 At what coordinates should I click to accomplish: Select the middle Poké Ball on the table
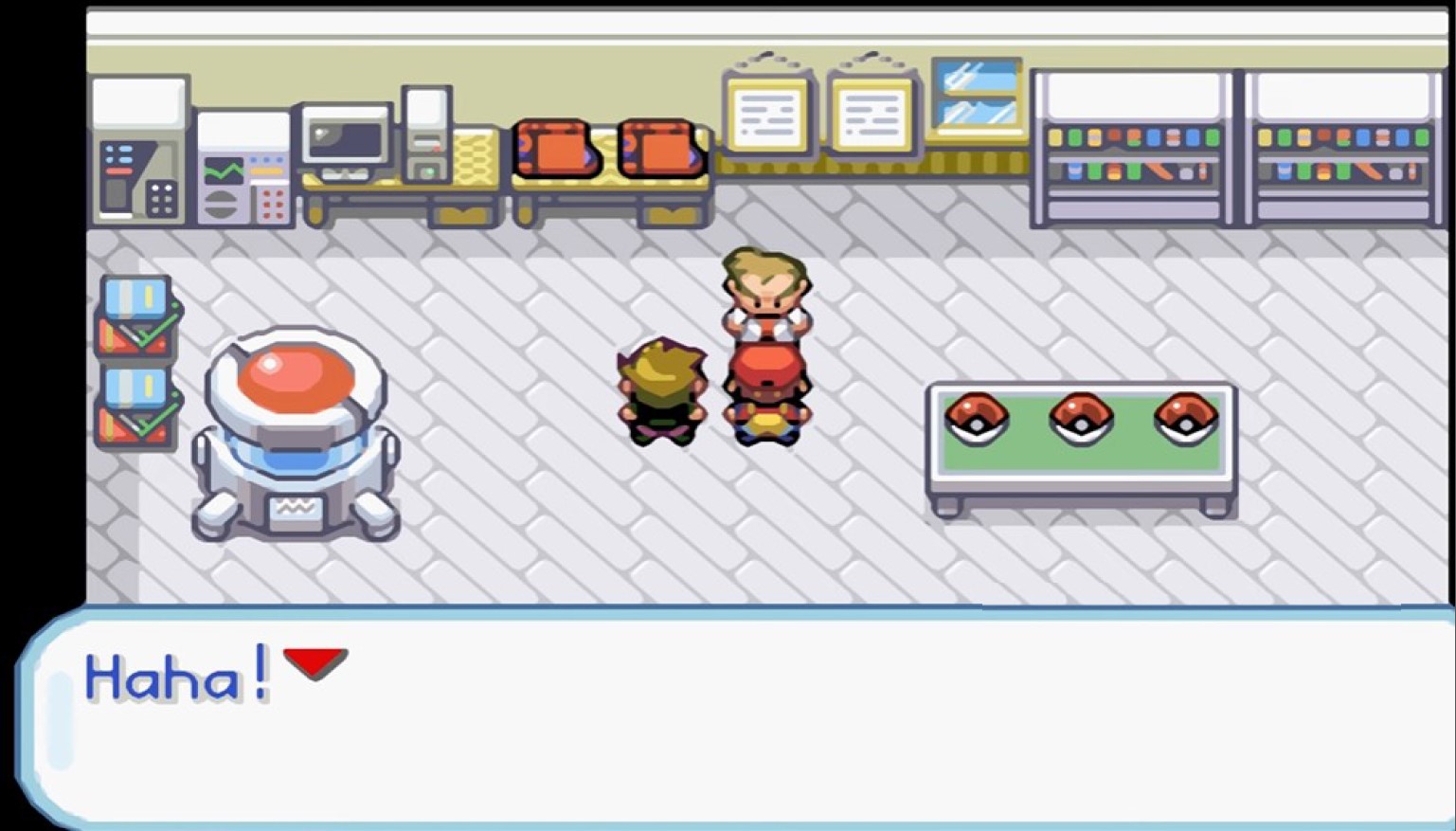pos(1082,417)
